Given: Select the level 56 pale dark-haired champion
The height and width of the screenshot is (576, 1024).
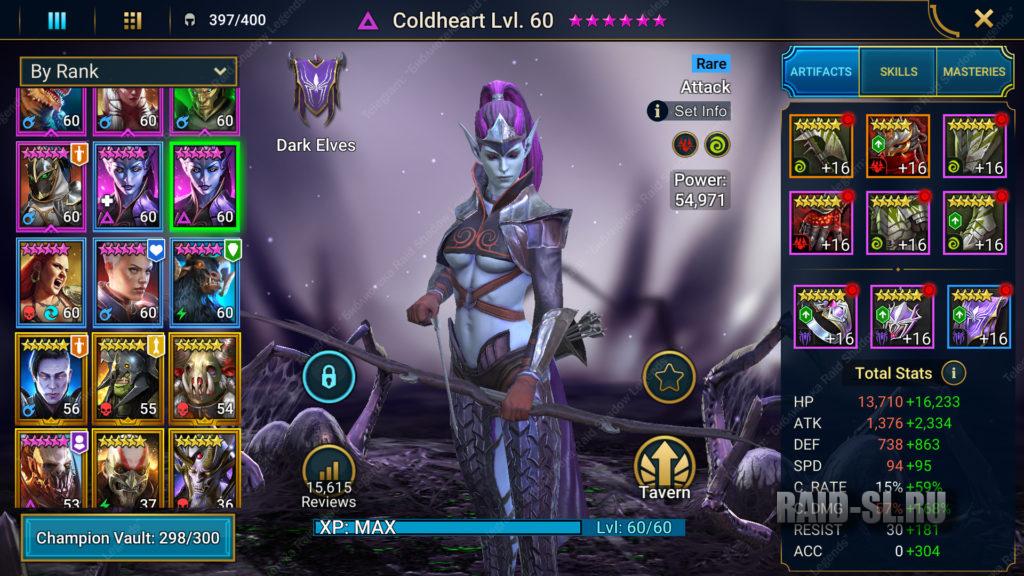Looking at the screenshot, I should point(51,377).
